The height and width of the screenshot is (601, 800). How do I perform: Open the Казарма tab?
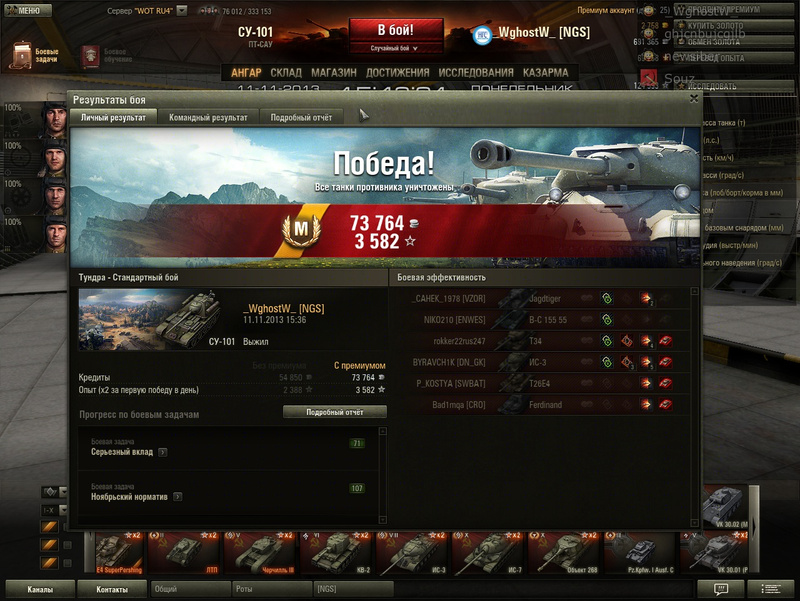pyautogui.click(x=545, y=73)
